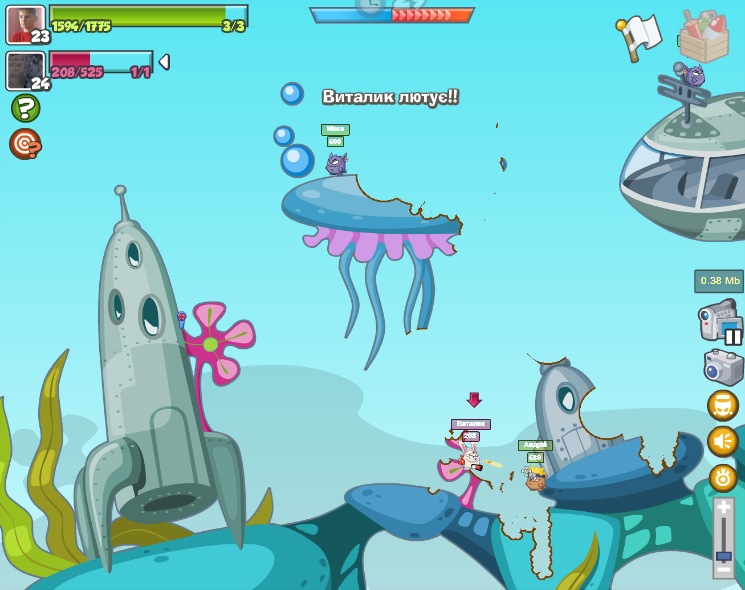Select the level 24 player avatar

pos(25,70)
